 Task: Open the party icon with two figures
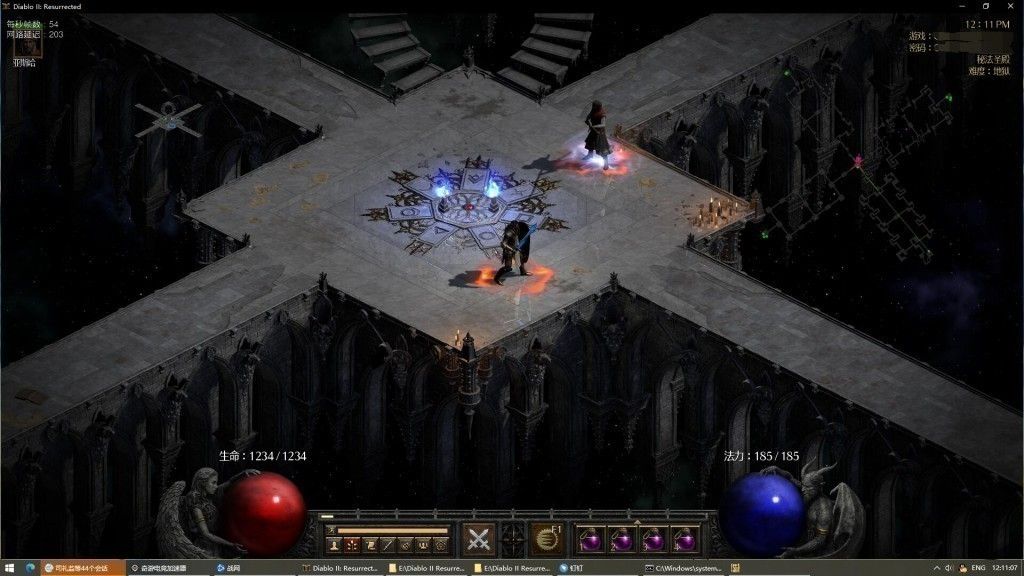click(x=422, y=545)
